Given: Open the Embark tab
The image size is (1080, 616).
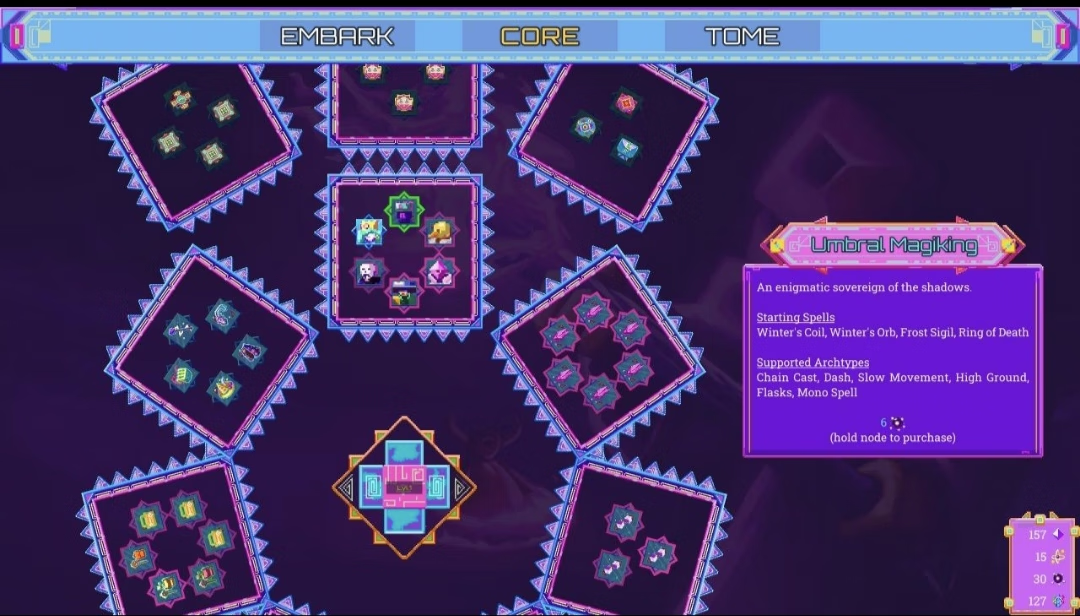Looking at the screenshot, I should pyautogui.click(x=337, y=36).
